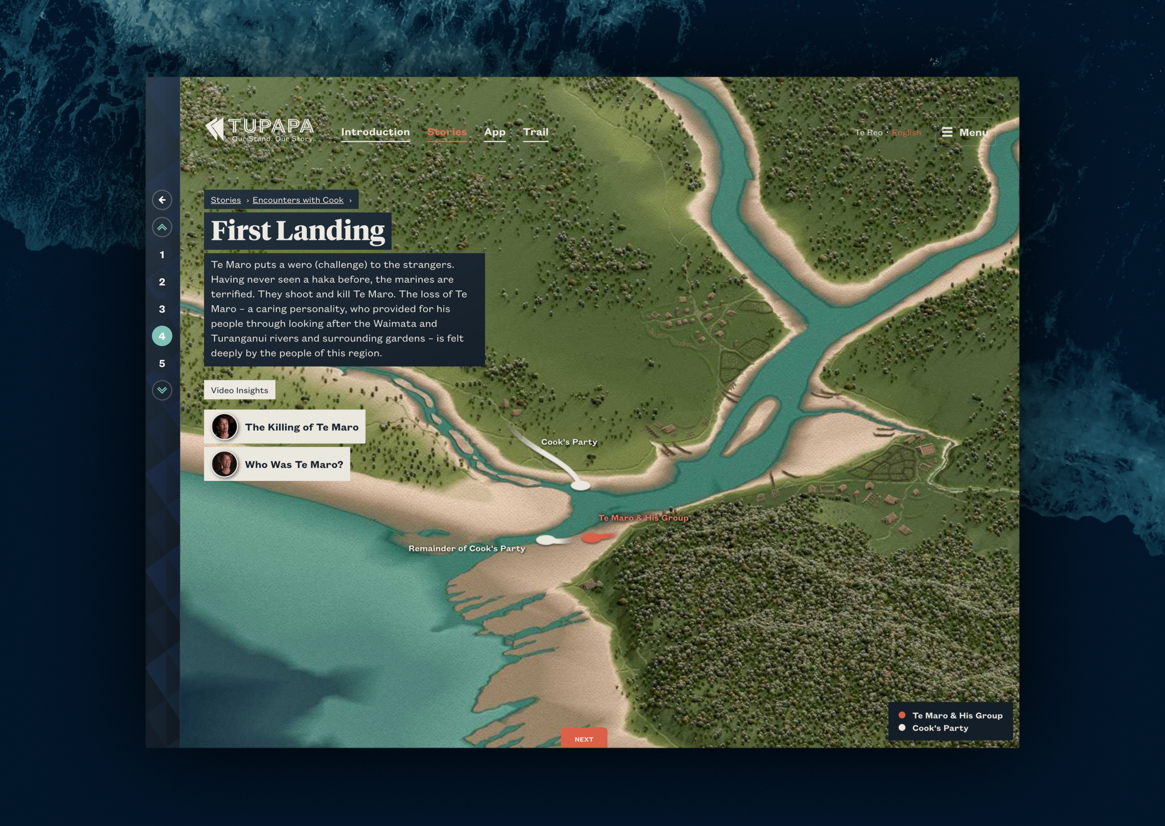Go to previous step with up chevron
This screenshot has height=826, width=1165.
tap(162, 228)
